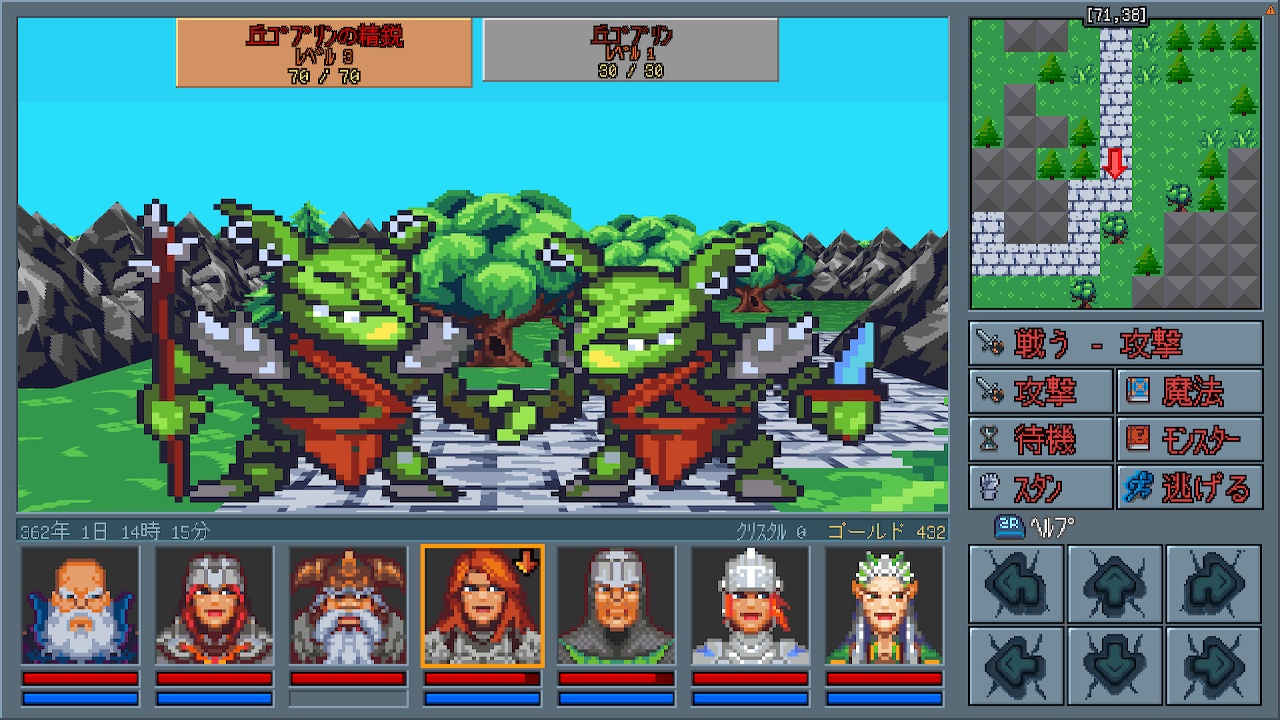
Task: Click the forward arrow on the movement pad
Action: click(1114, 585)
